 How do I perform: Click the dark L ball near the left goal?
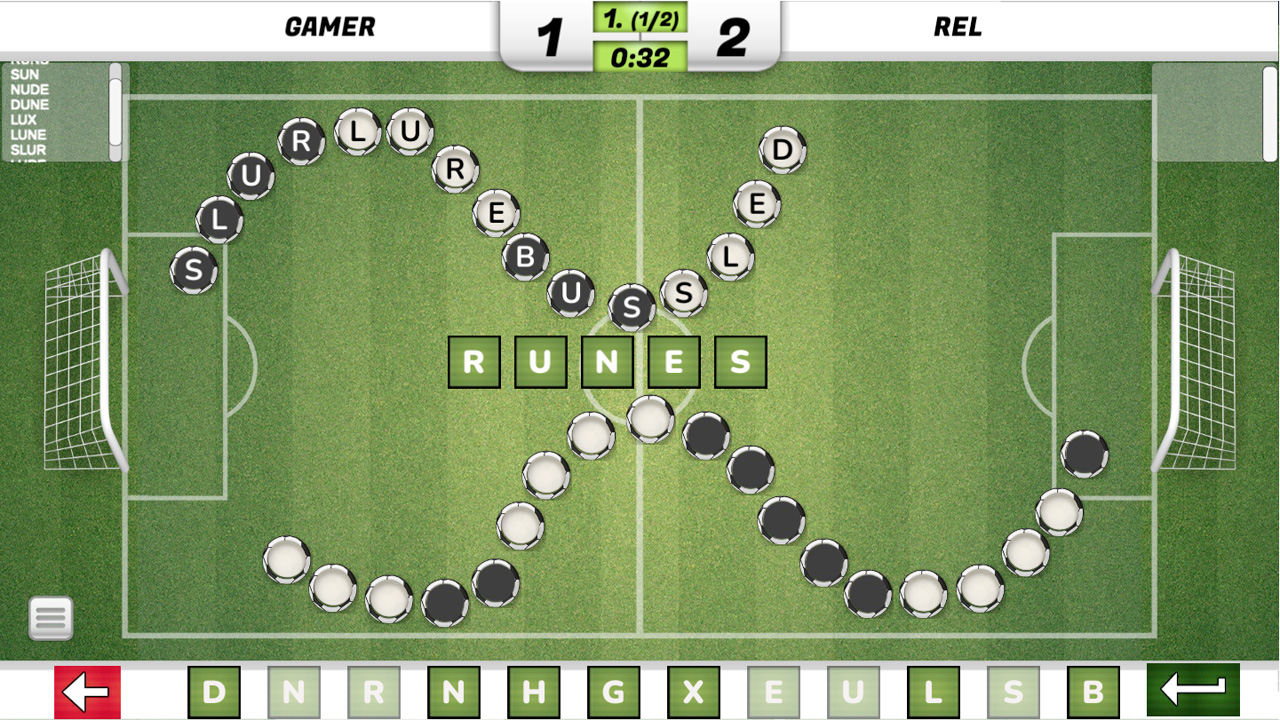(219, 220)
